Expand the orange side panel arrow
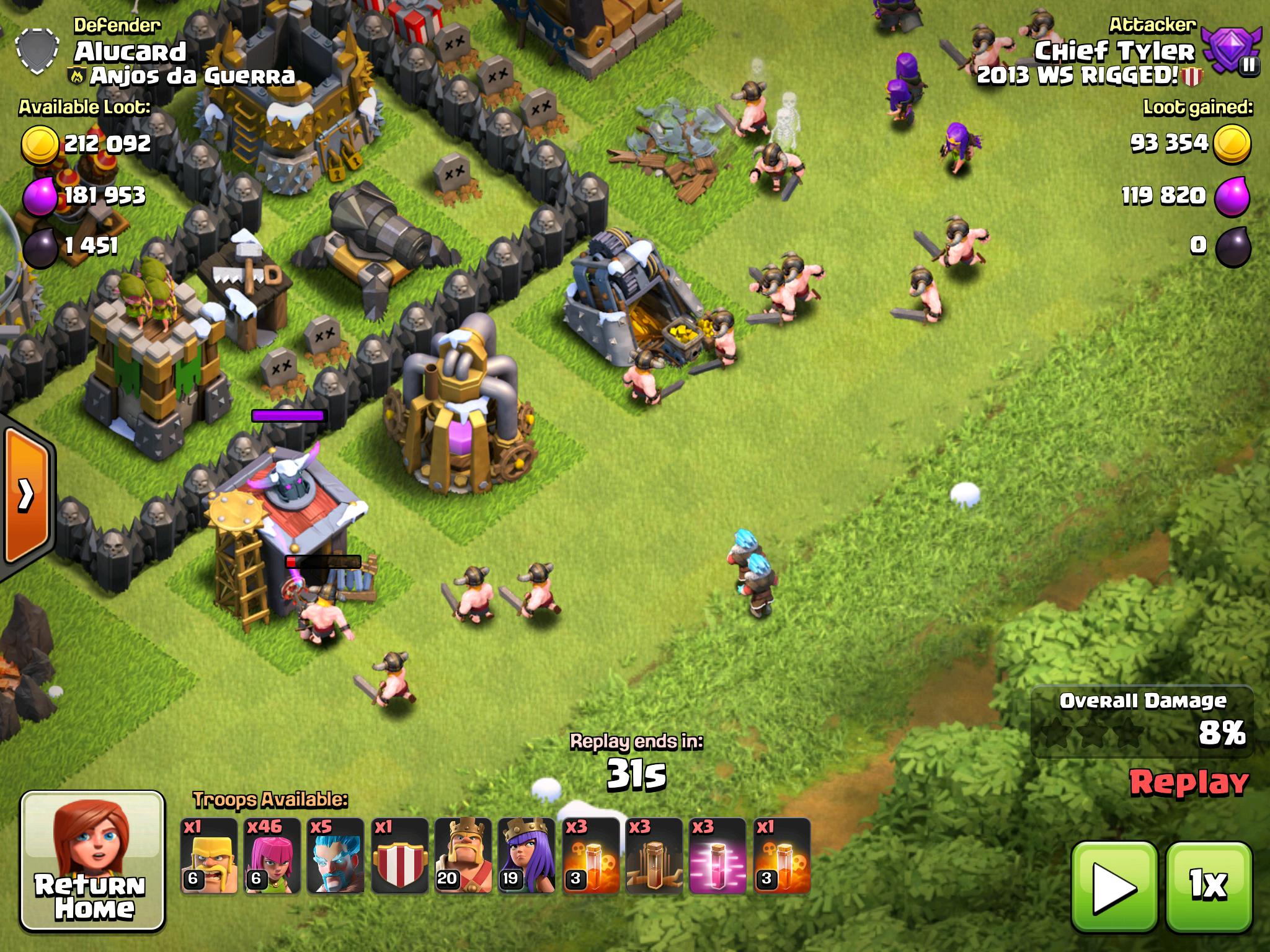 pos(27,495)
